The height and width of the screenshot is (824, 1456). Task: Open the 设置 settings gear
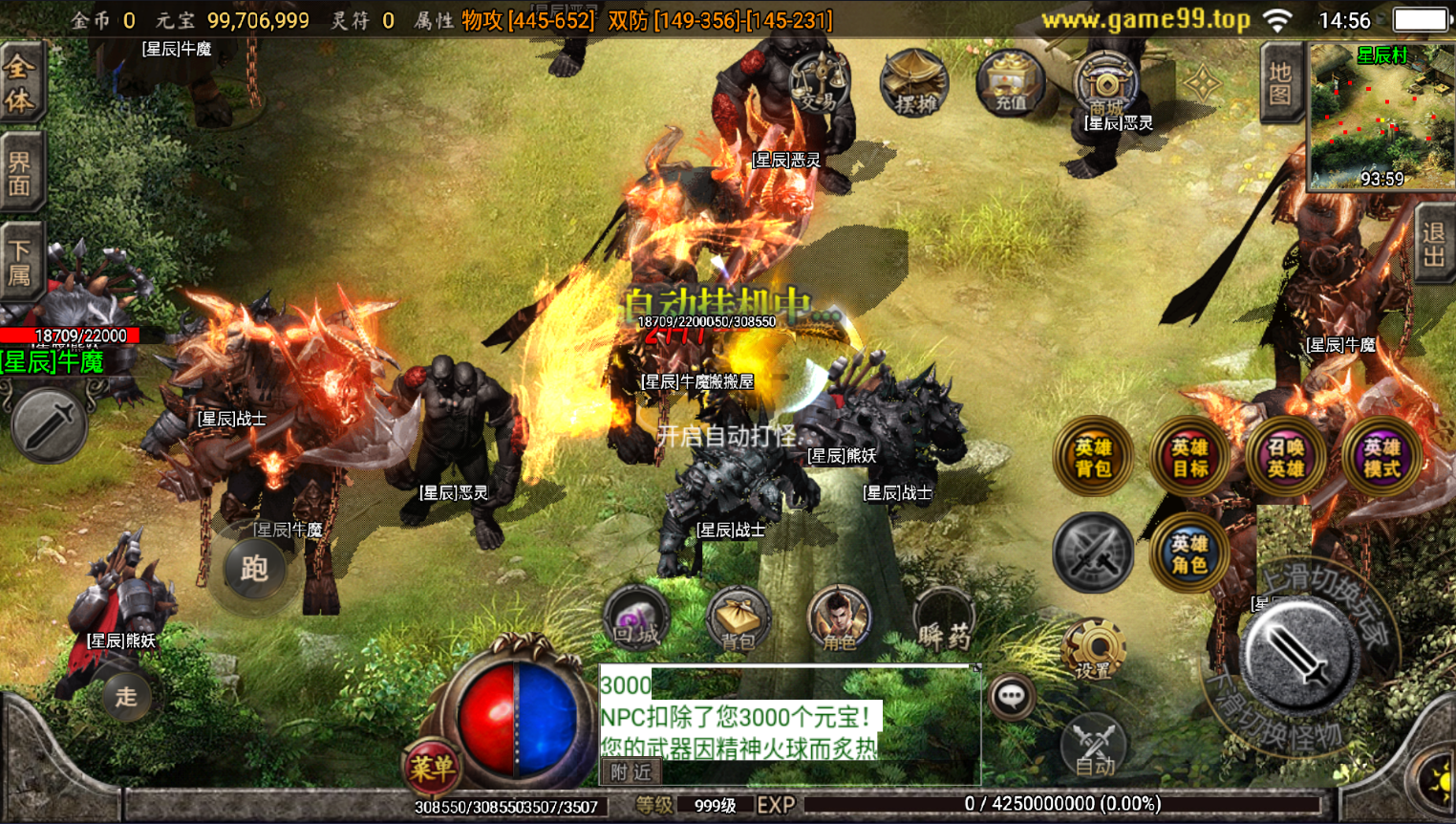pos(1094,650)
